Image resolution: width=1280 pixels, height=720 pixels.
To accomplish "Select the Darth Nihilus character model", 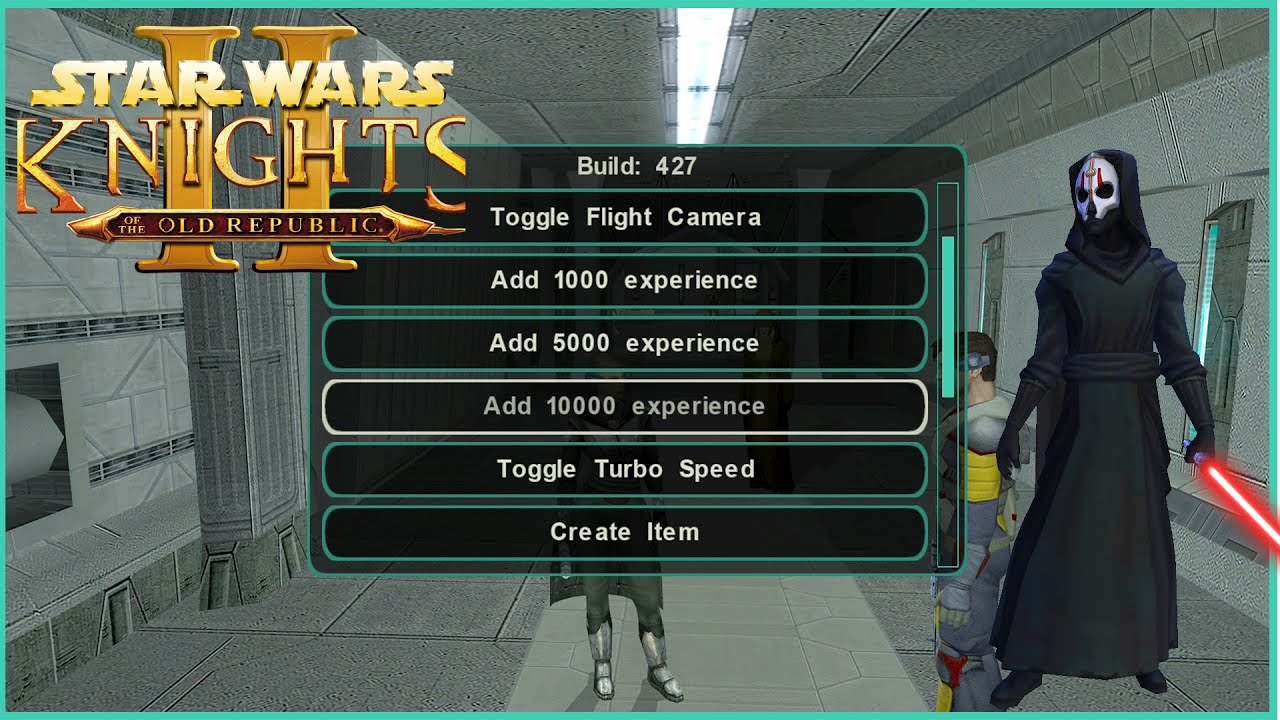I will (x=1100, y=400).
